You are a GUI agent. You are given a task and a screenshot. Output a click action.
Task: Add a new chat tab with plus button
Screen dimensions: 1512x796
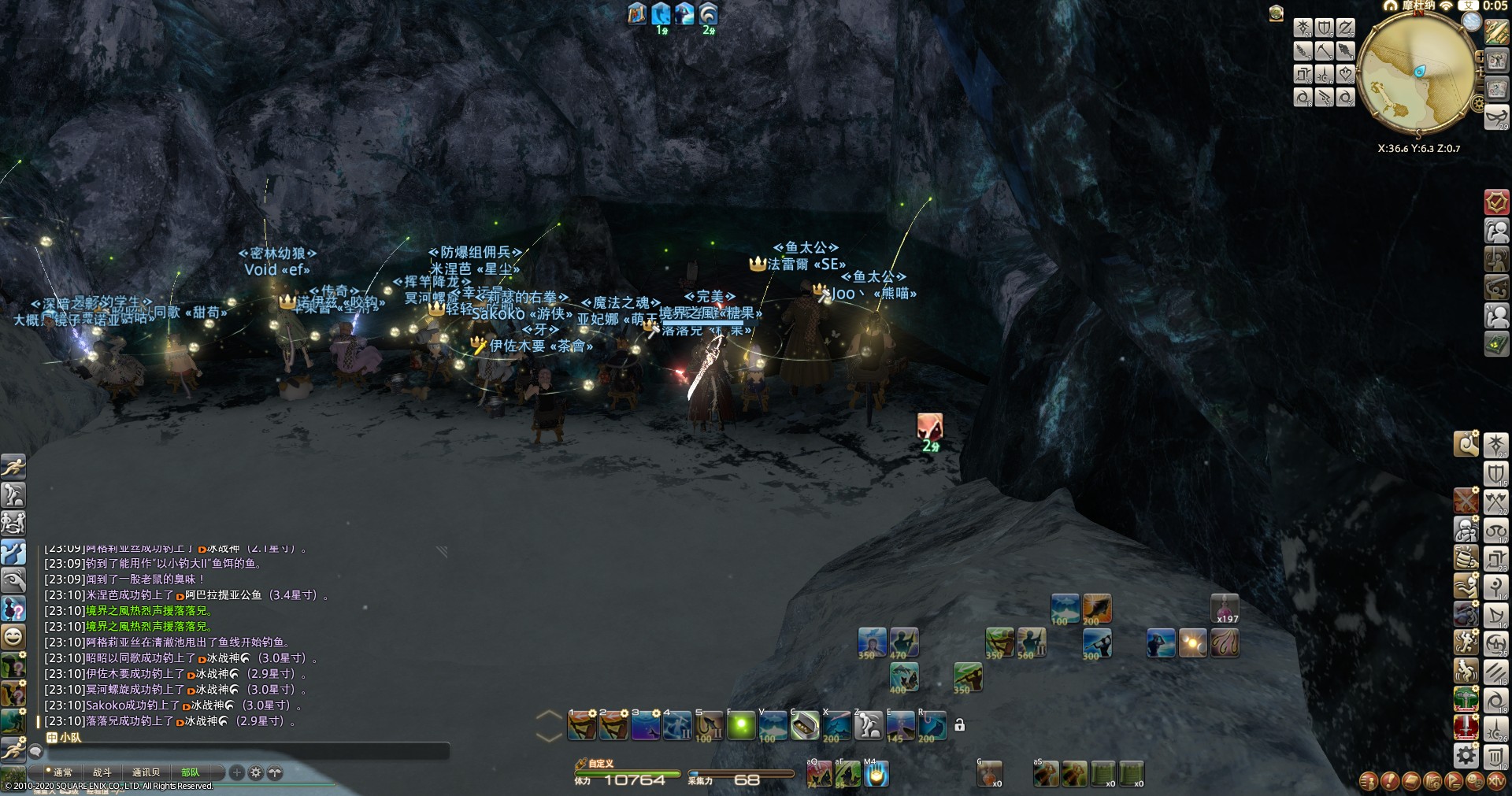tap(237, 772)
